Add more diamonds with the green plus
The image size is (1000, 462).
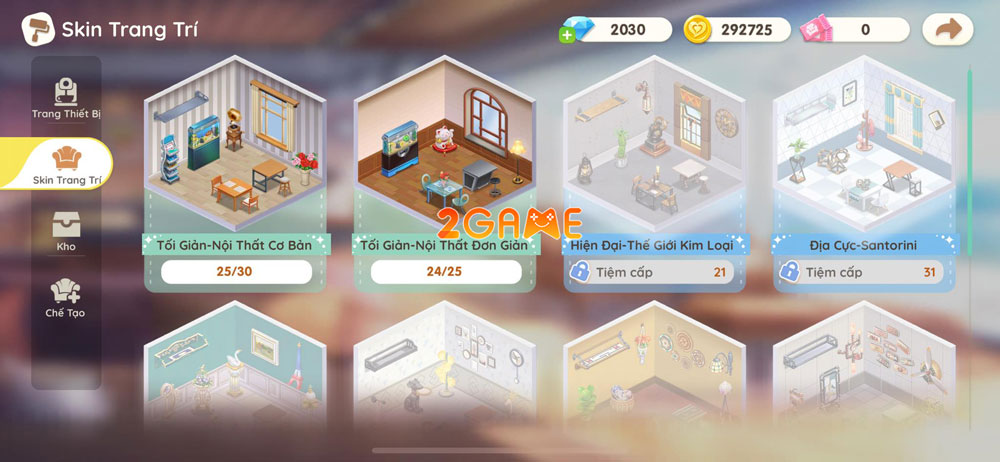[568, 35]
